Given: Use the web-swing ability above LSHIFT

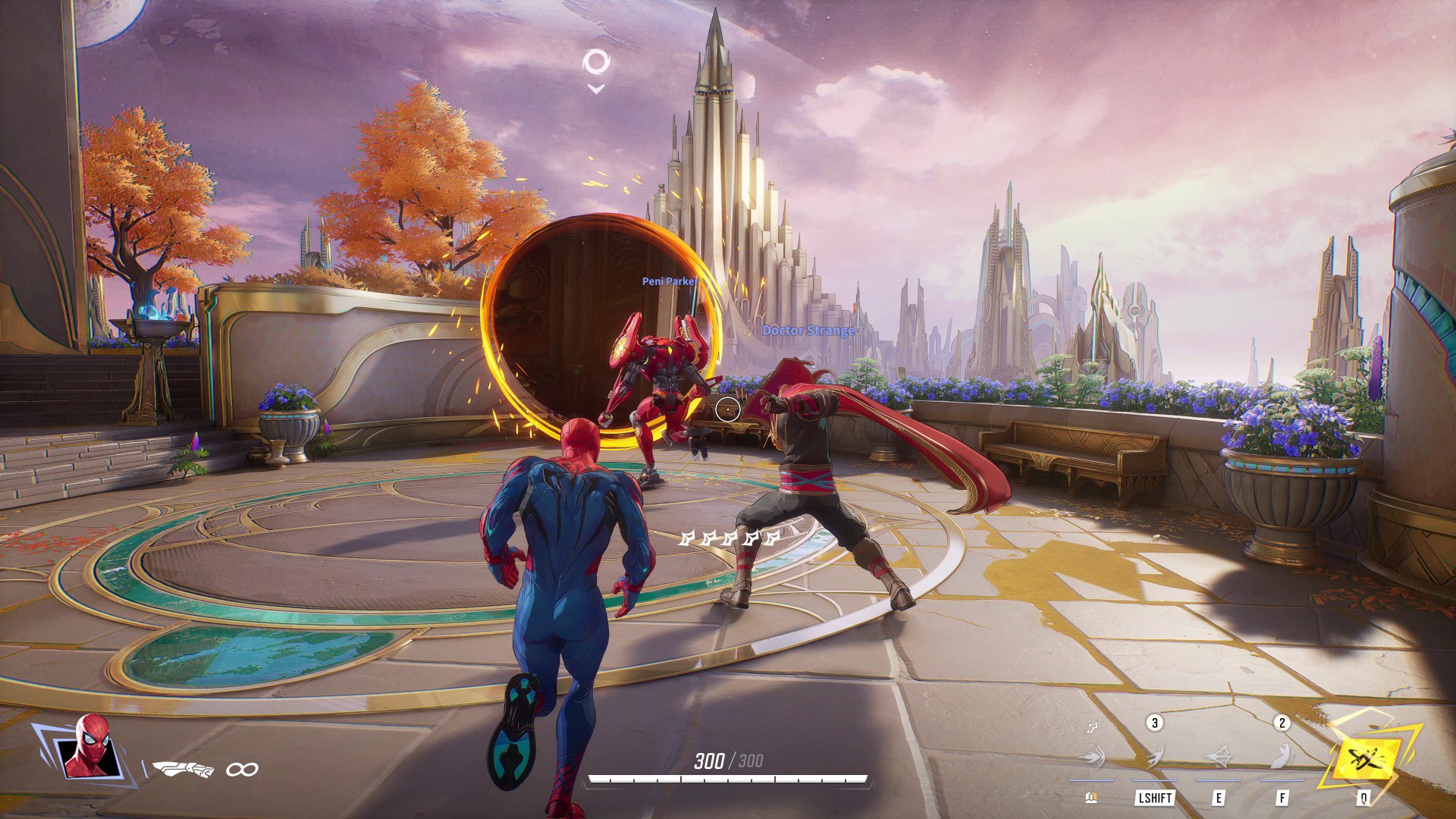Looking at the screenshot, I should click(1154, 756).
